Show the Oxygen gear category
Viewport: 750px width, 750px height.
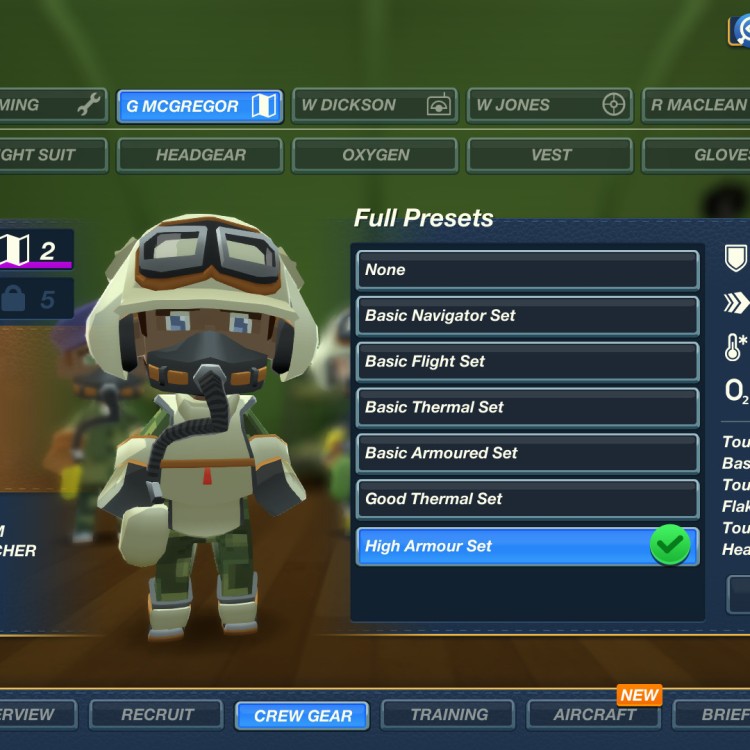[374, 155]
